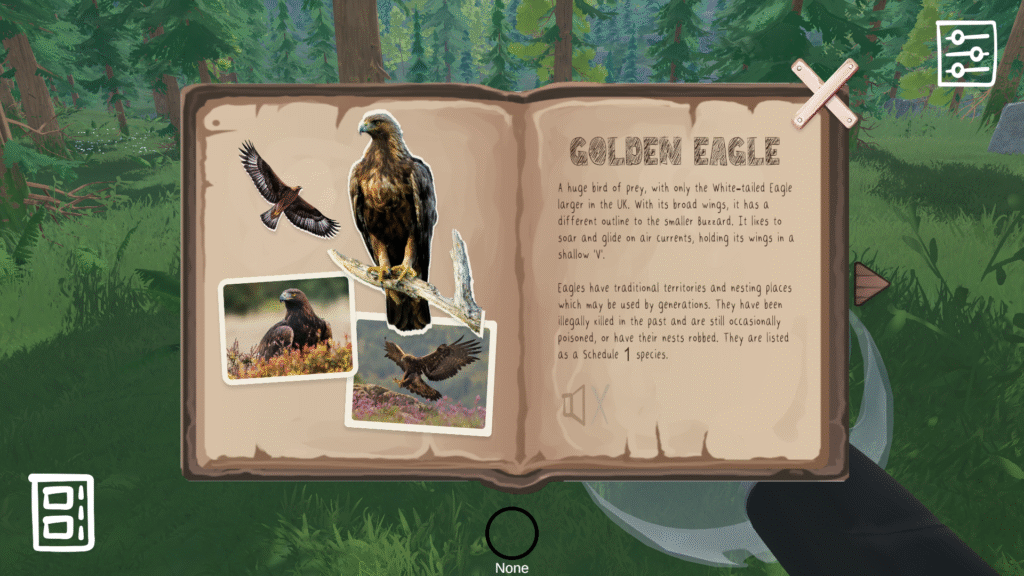Close the Golden Eagle journal book

coord(824,93)
